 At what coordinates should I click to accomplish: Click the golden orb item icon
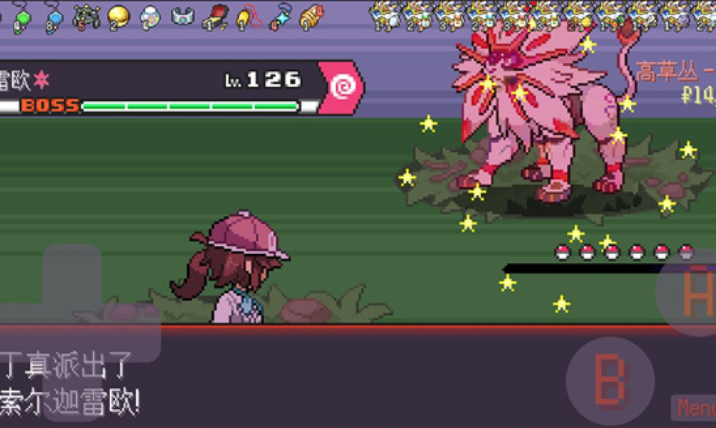coord(118,16)
